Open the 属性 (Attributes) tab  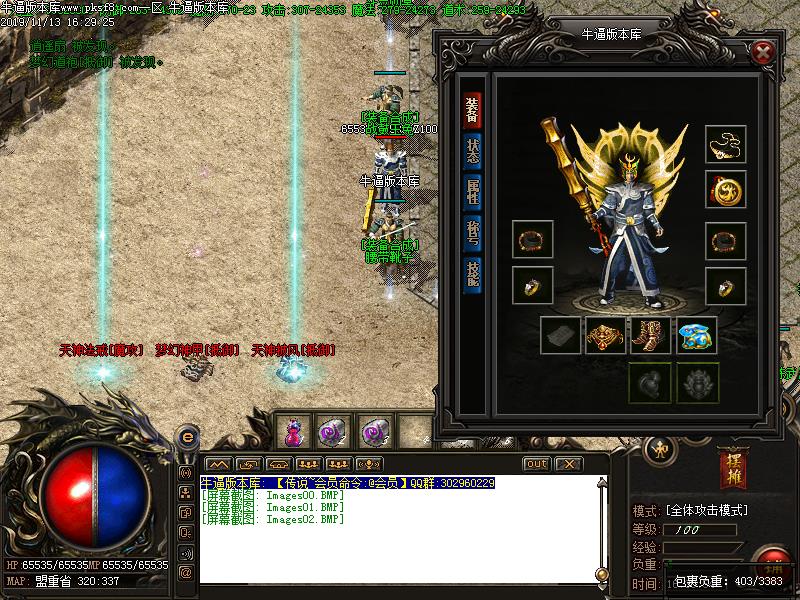click(x=472, y=190)
